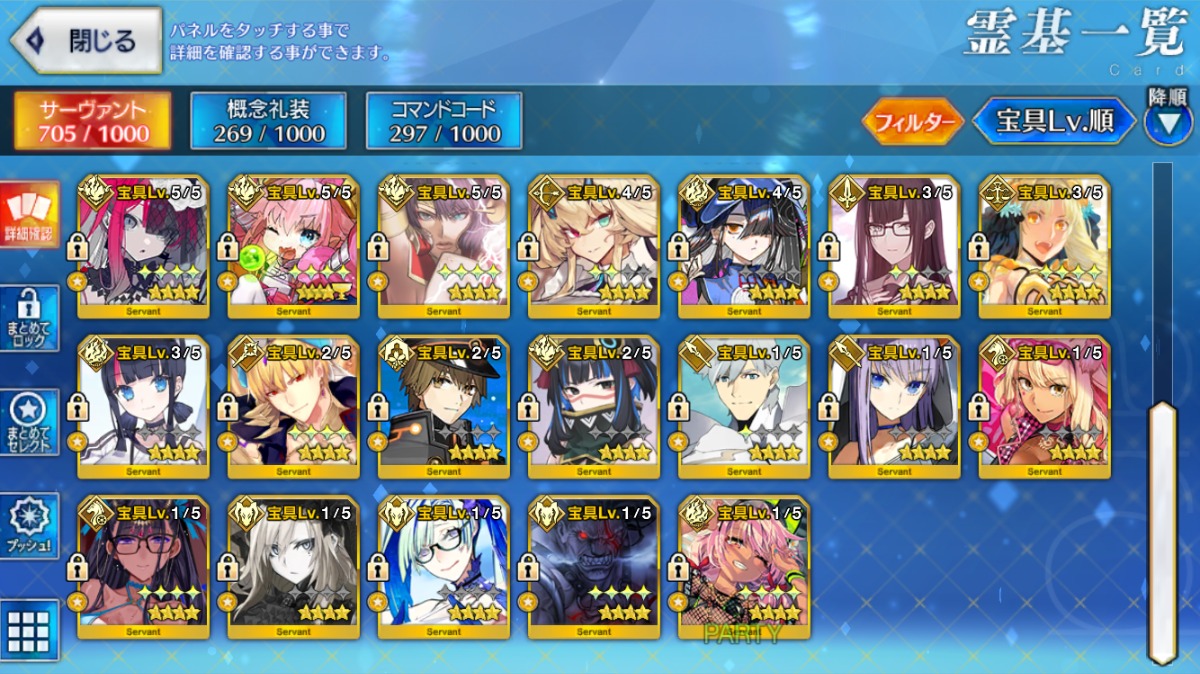
Task: Select the まとめてセレクト bulk select button
Action: coord(29,422)
